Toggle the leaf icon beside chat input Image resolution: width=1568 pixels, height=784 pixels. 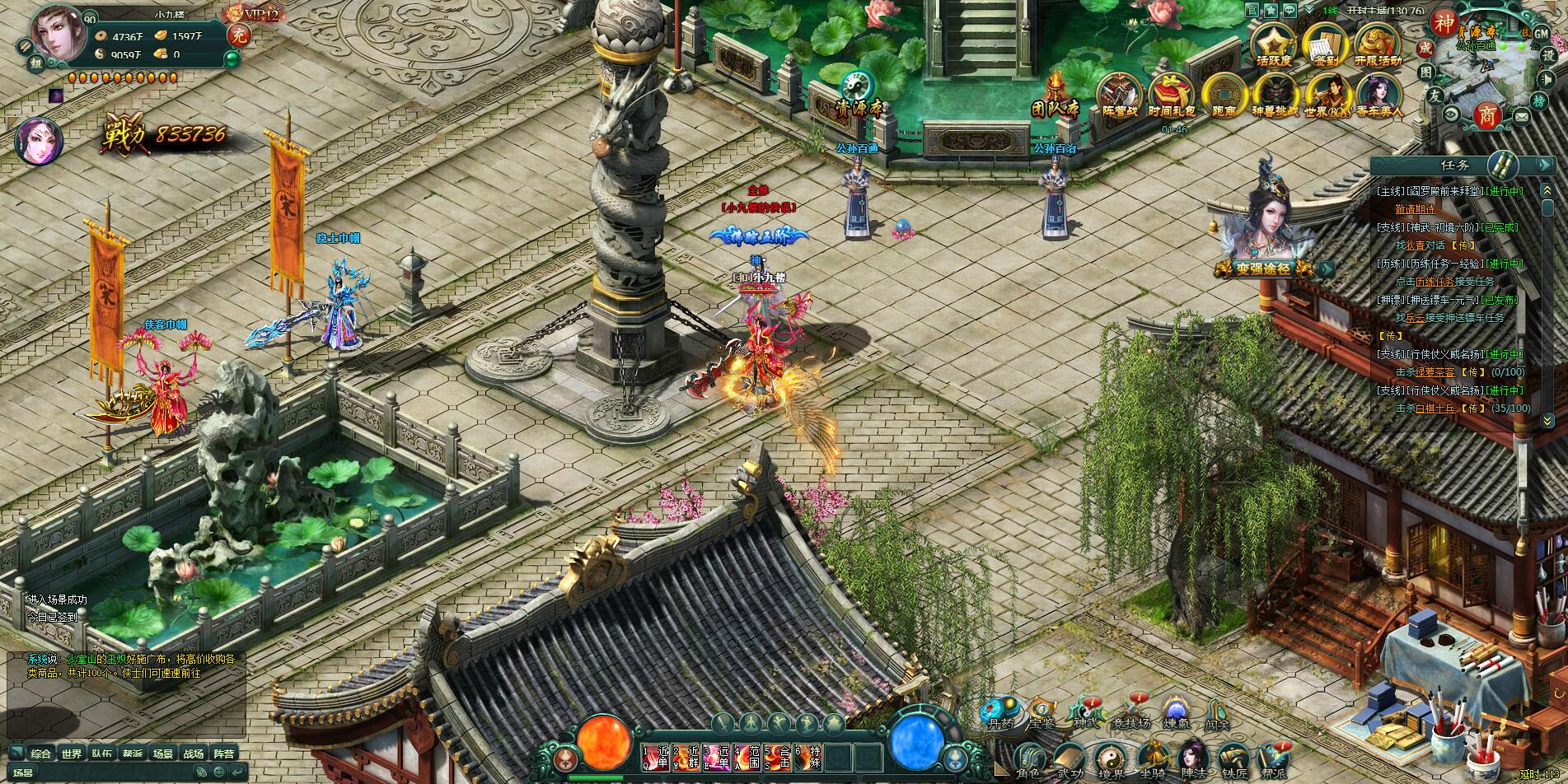coord(202,773)
